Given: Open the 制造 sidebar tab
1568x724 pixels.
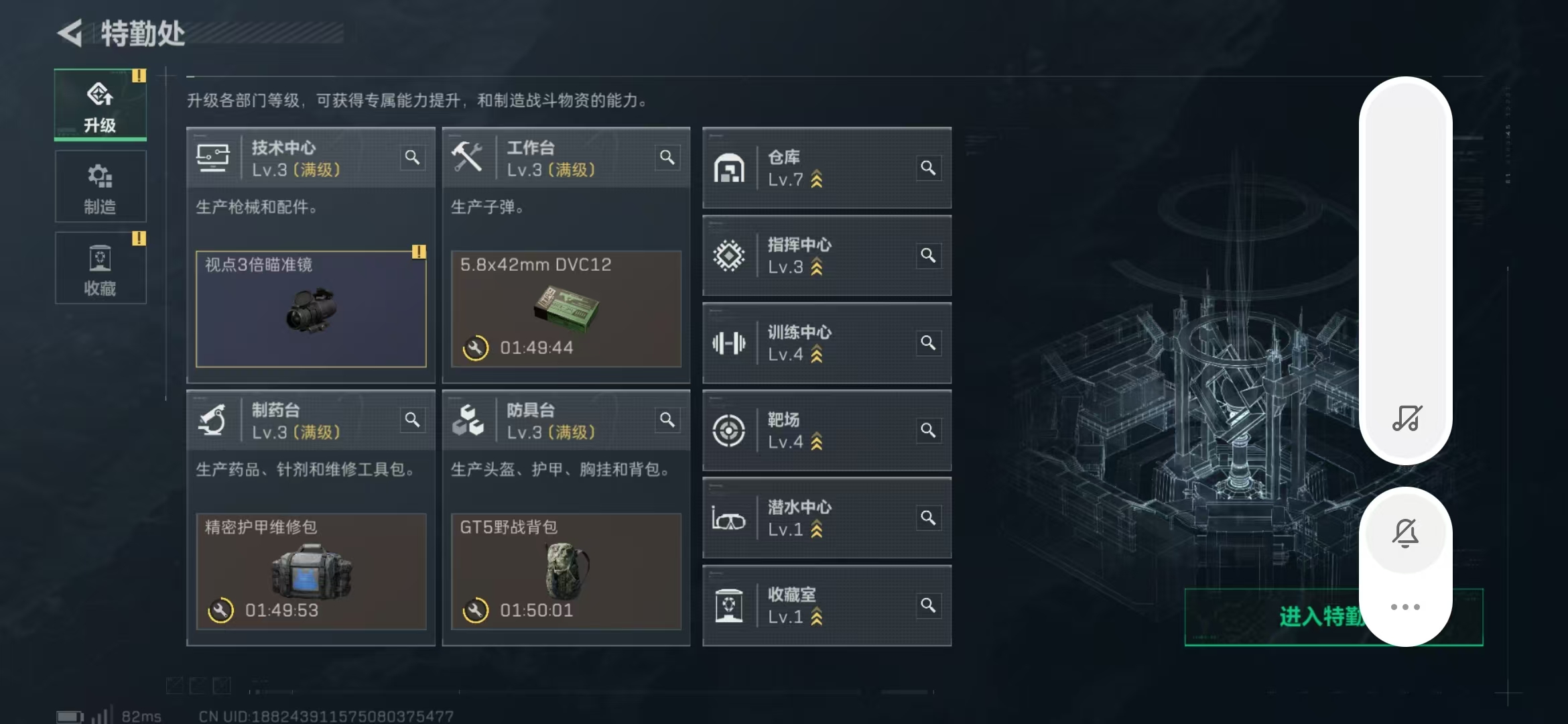Looking at the screenshot, I should coord(101,186).
